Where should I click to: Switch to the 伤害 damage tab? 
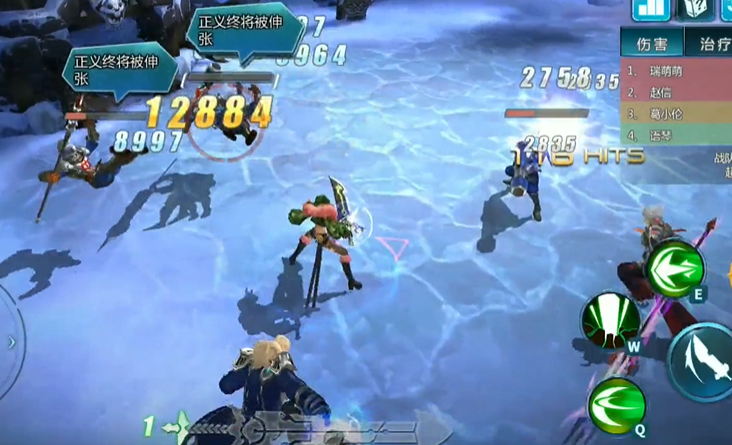coord(651,43)
